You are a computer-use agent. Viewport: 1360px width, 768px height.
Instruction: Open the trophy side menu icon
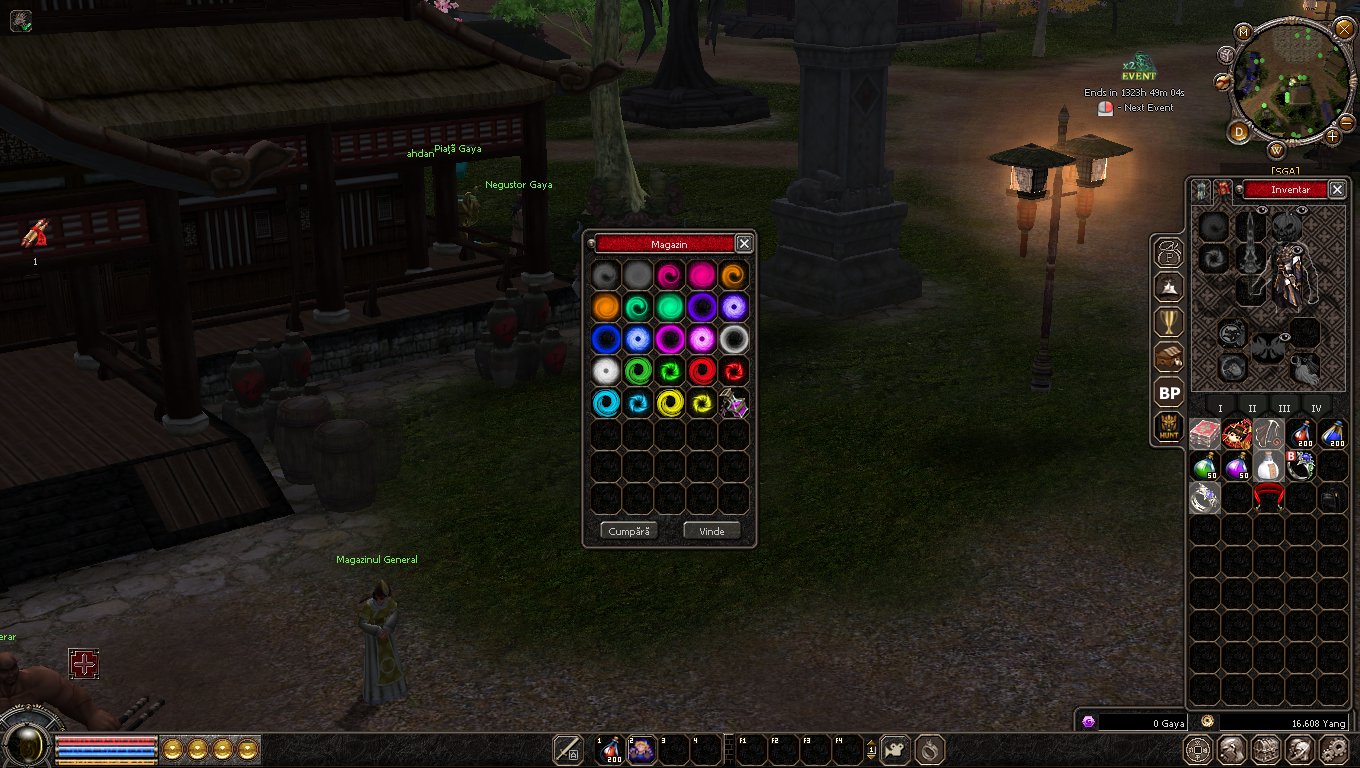coord(1168,322)
